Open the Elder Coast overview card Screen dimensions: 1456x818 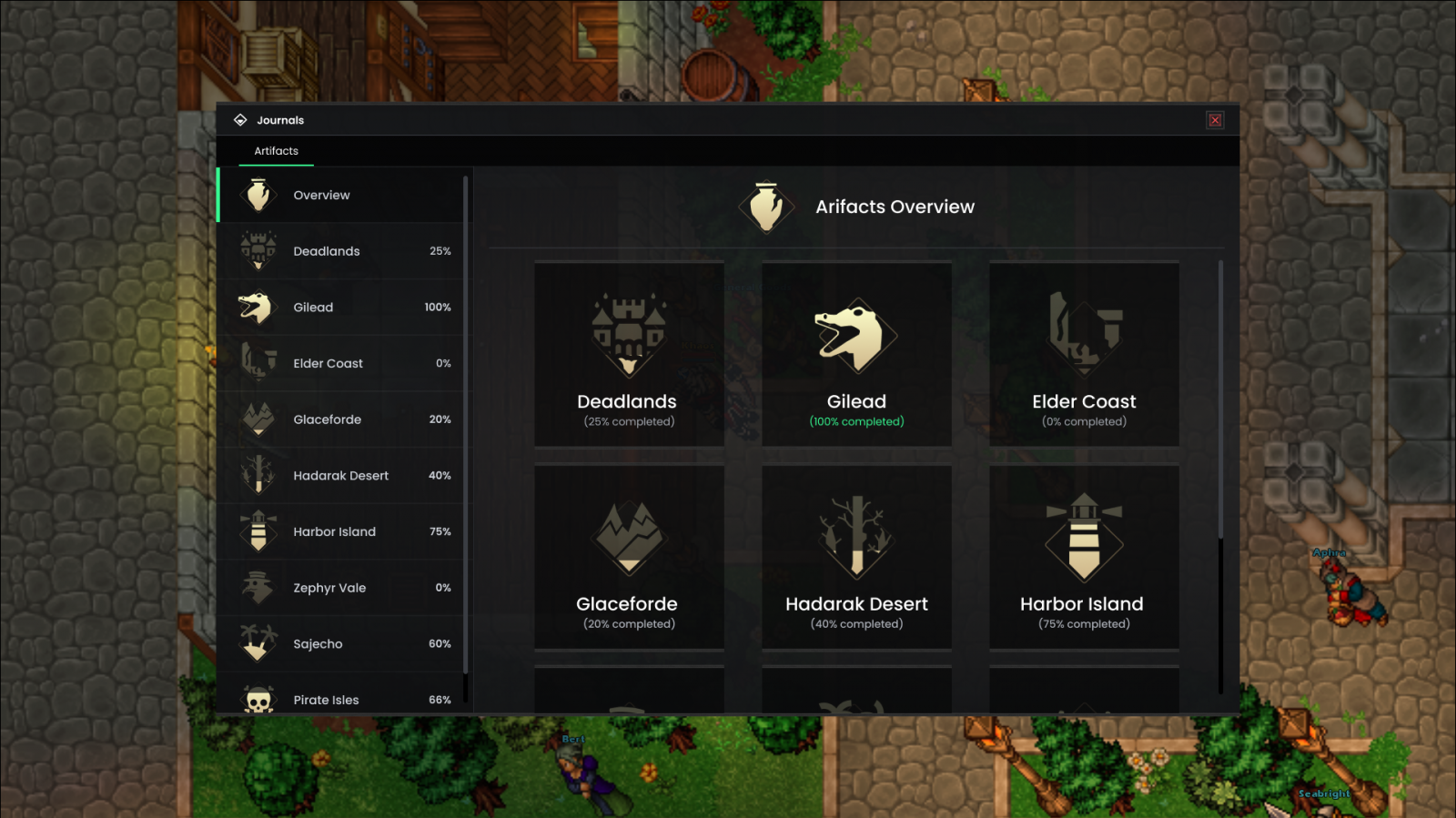tap(1083, 355)
